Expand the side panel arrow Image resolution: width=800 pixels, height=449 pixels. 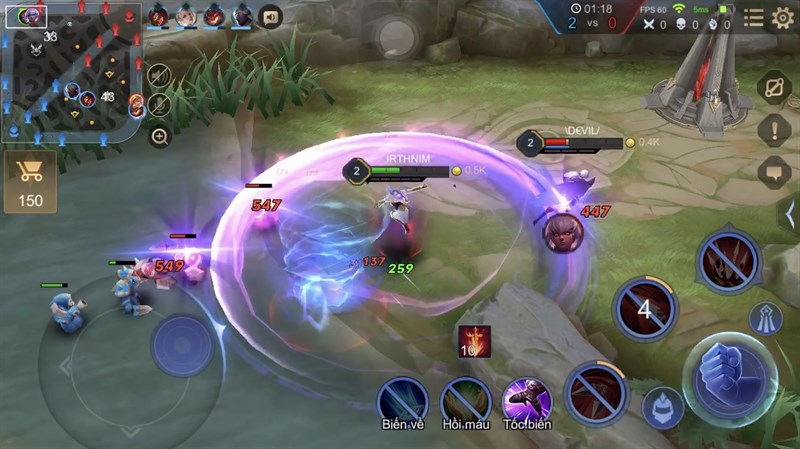point(788,213)
